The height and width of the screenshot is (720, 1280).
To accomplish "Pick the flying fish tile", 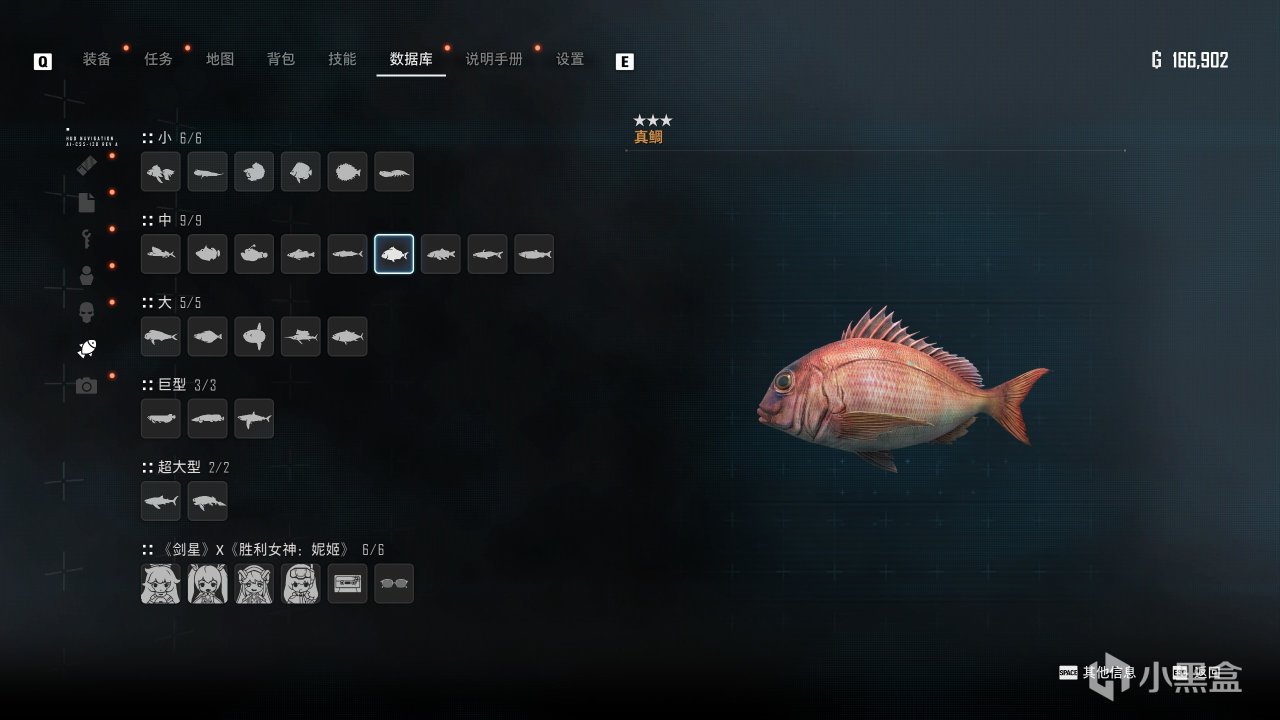I will click(x=161, y=254).
